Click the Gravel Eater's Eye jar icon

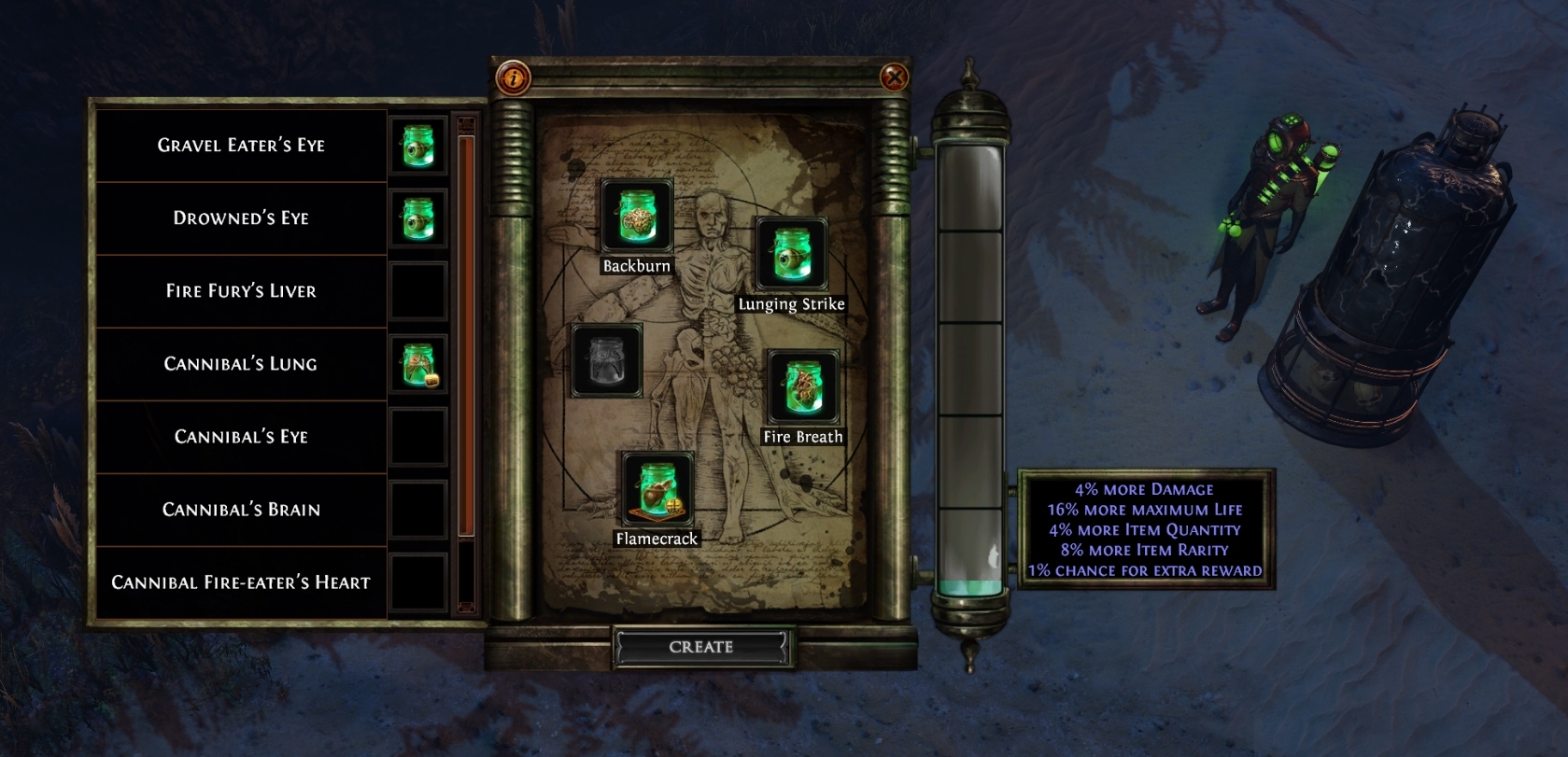coord(417,146)
